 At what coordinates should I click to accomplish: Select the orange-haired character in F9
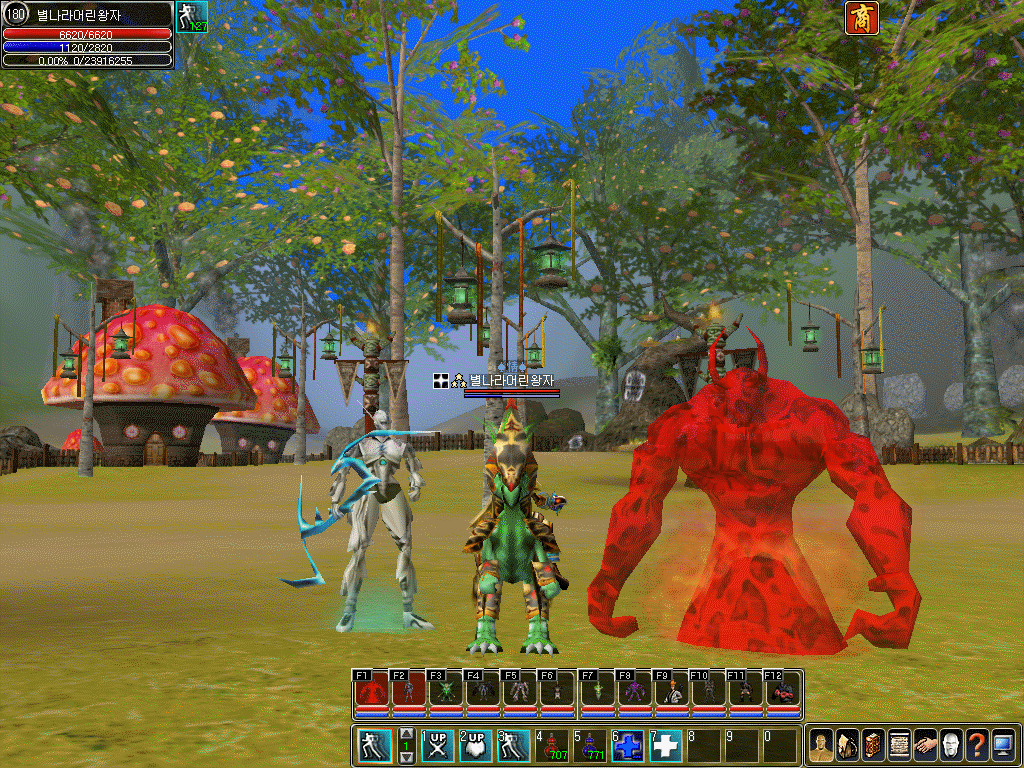point(671,691)
